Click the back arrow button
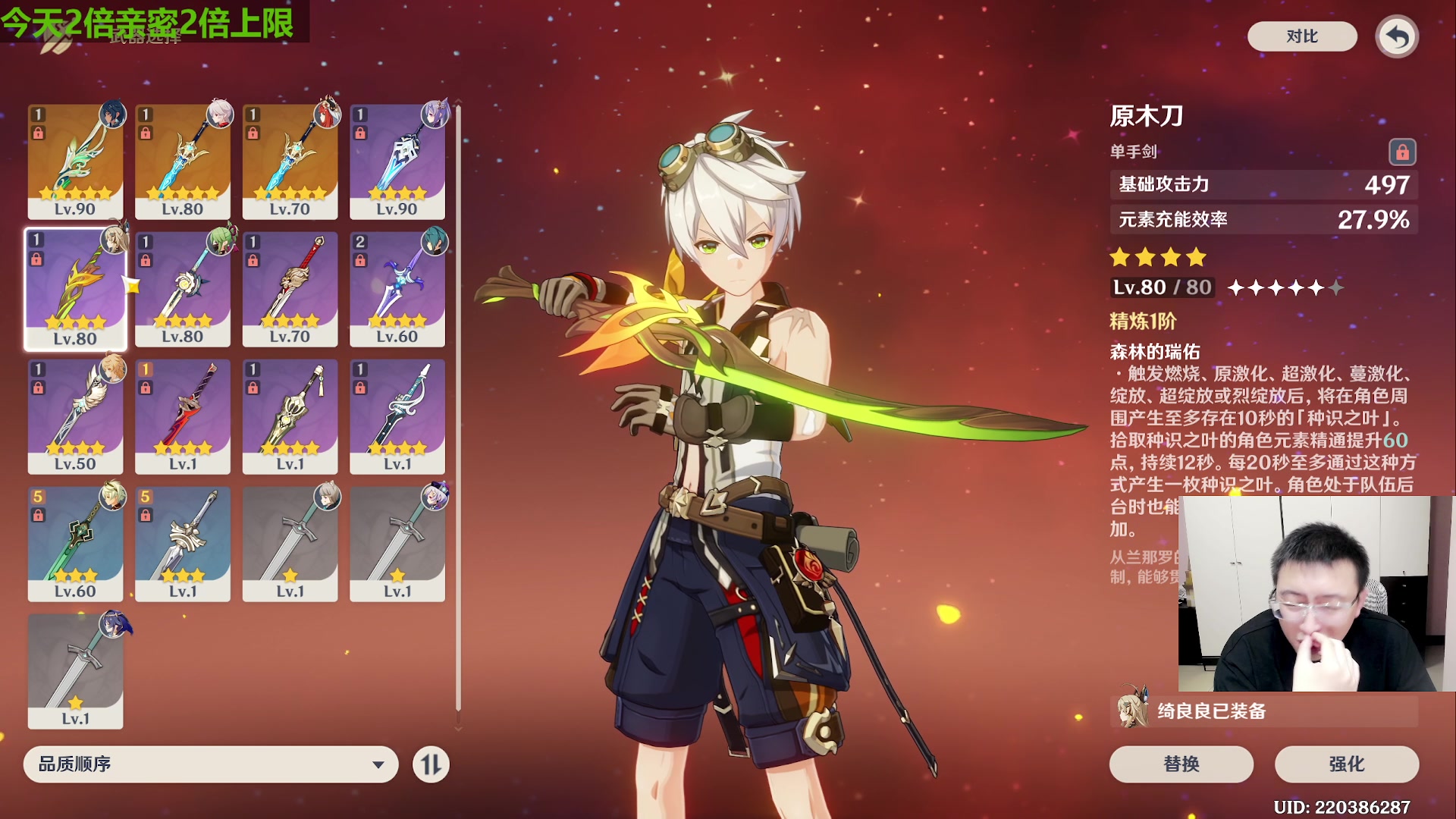Viewport: 1456px width, 819px height. [x=1397, y=36]
